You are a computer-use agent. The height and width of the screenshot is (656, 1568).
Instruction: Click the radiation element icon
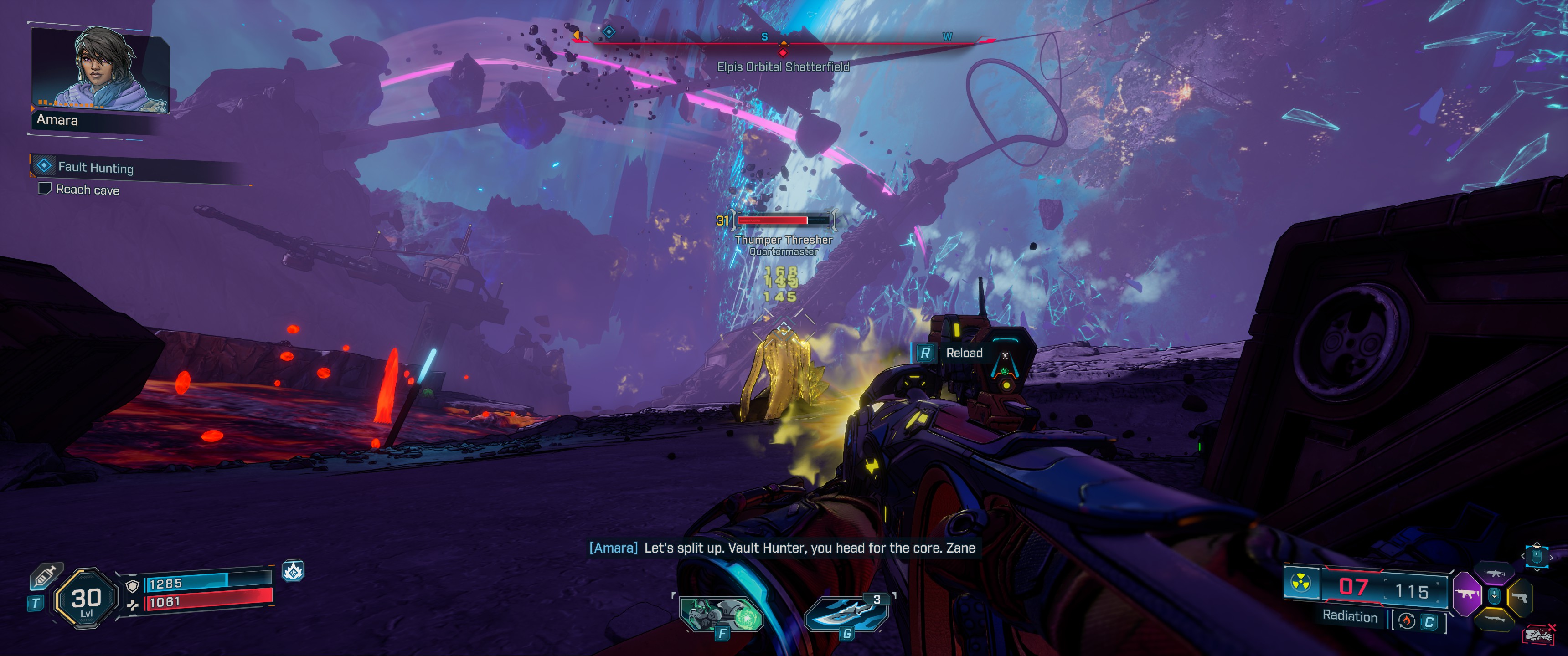[1301, 583]
